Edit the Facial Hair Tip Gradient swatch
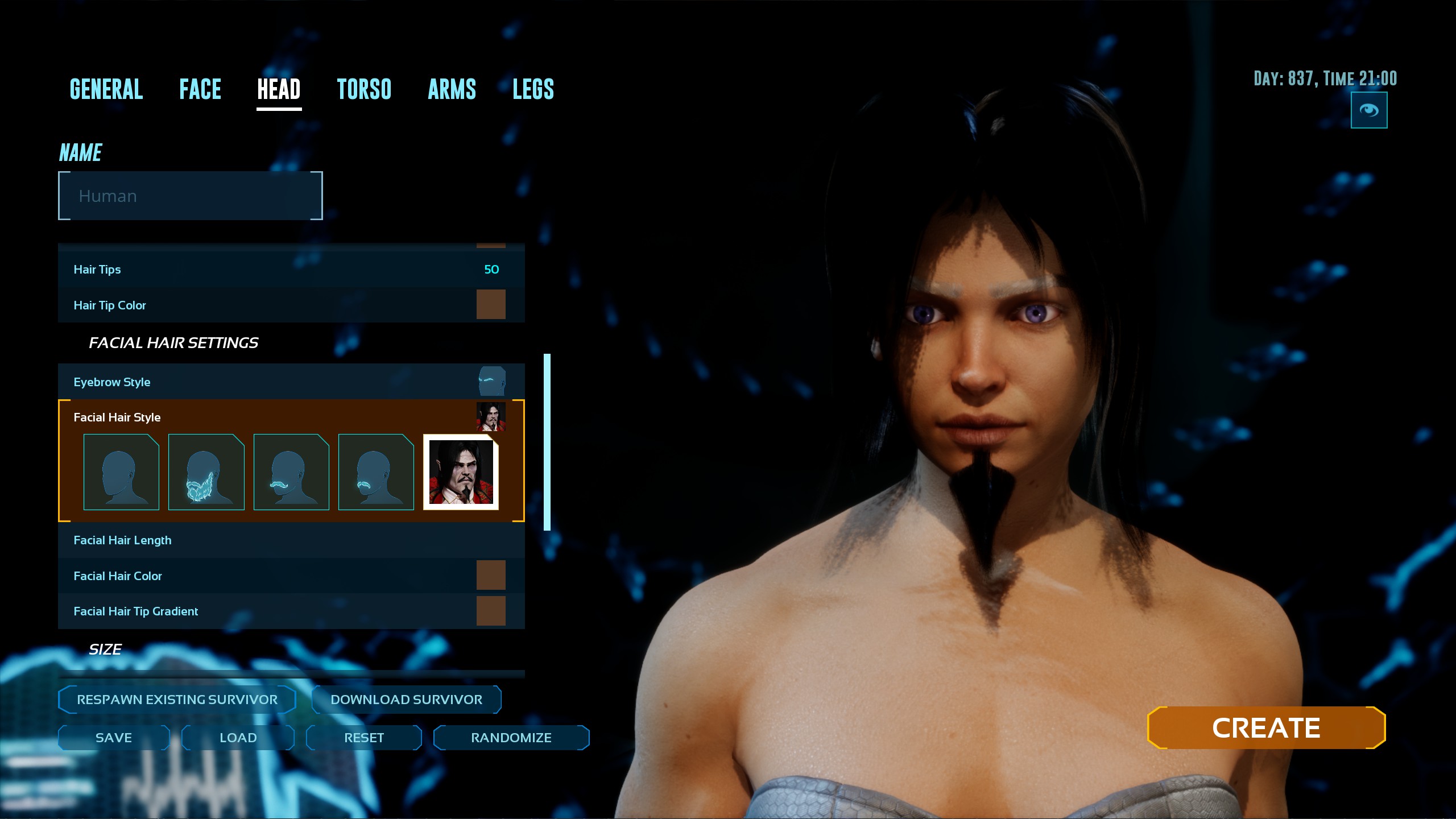Viewport: 1456px width, 819px height. coord(491,611)
